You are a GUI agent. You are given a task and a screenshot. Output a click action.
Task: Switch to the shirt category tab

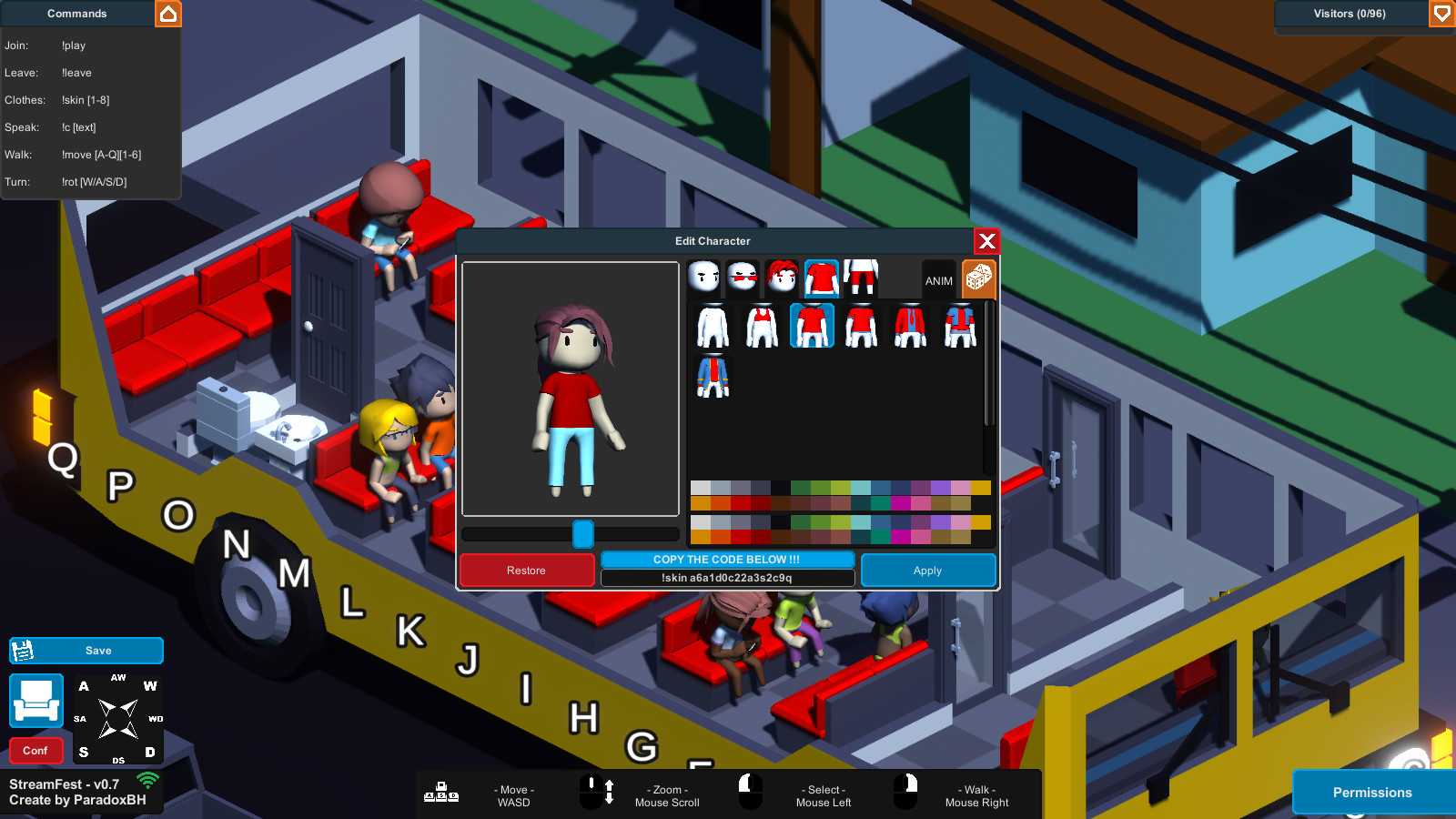tap(822, 278)
